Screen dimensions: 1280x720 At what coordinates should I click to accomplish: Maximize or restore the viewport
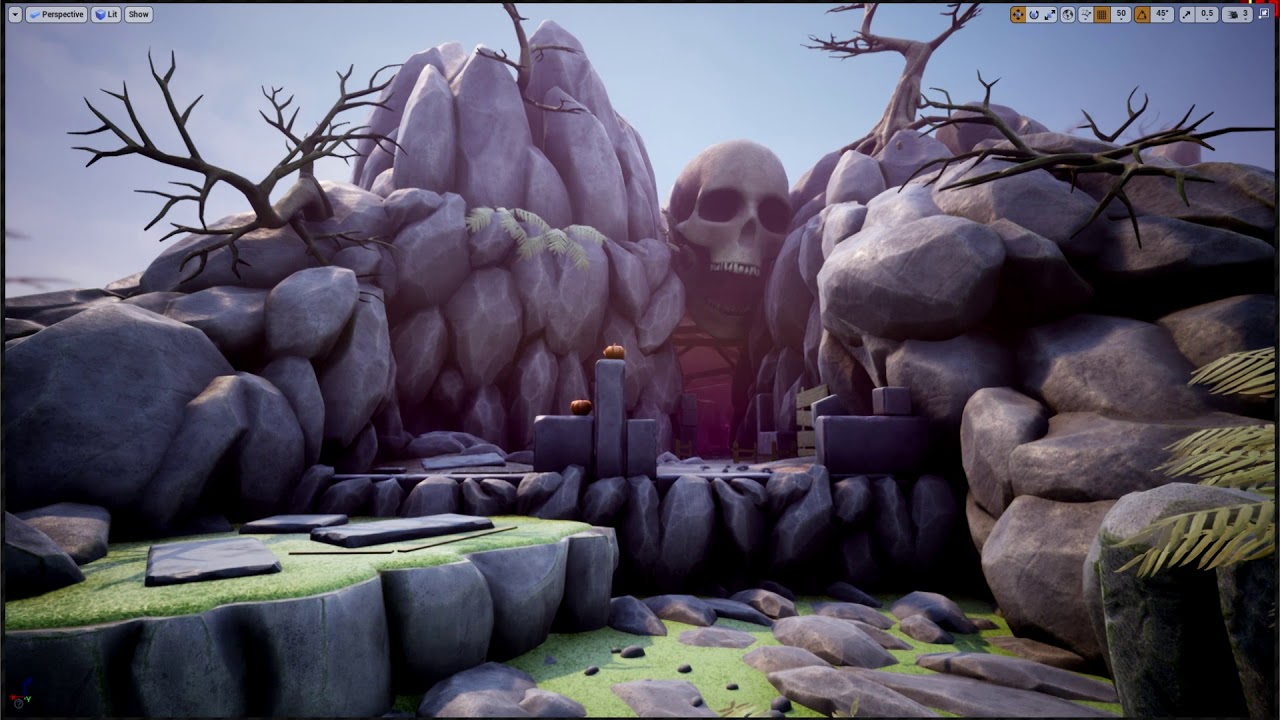(1265, 15)
